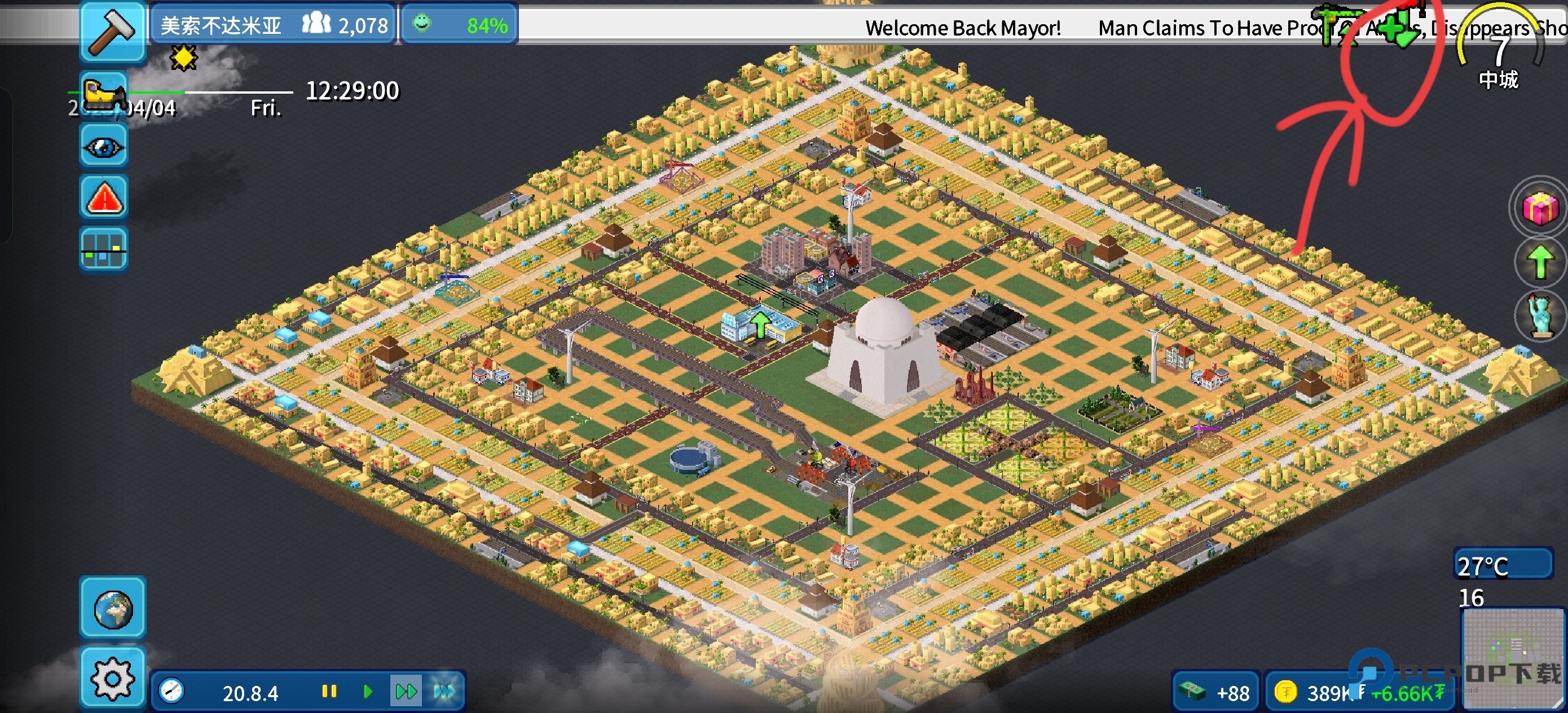Click the green up arrow side button
The image size is (1568, 713).
tap(1539, 262)
